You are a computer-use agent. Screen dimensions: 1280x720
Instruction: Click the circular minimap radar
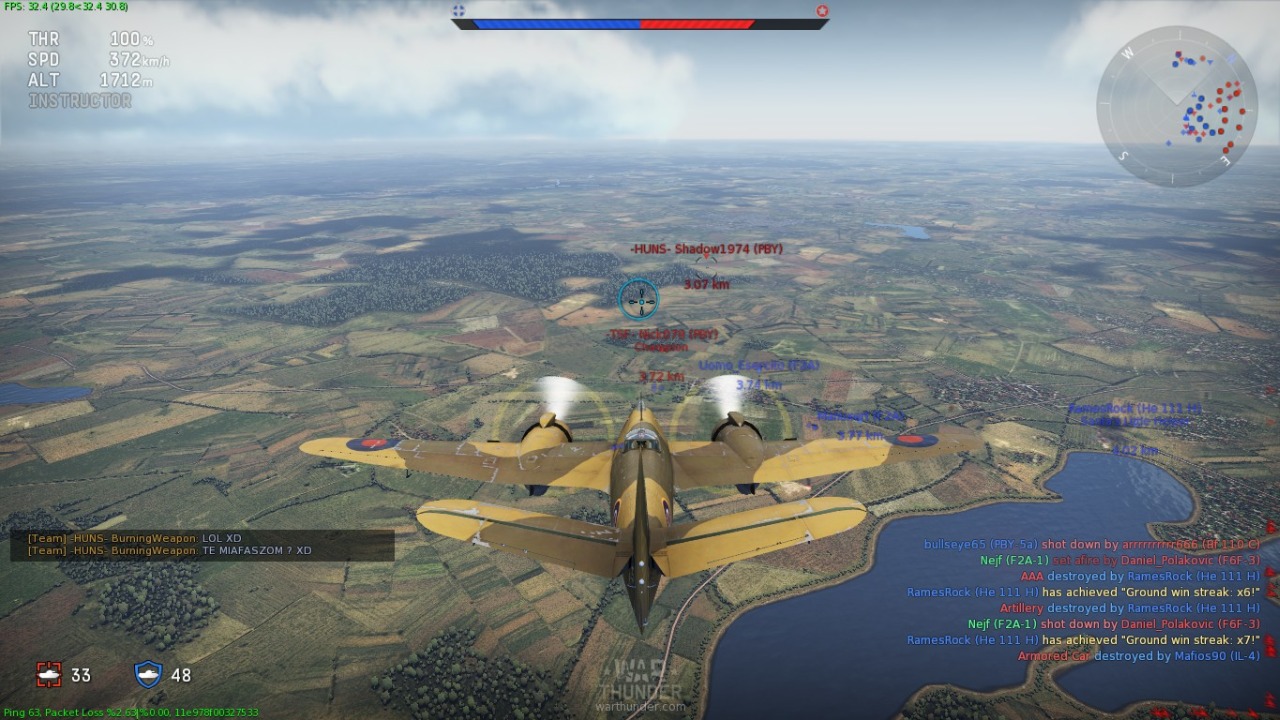tap(1176, 106)
